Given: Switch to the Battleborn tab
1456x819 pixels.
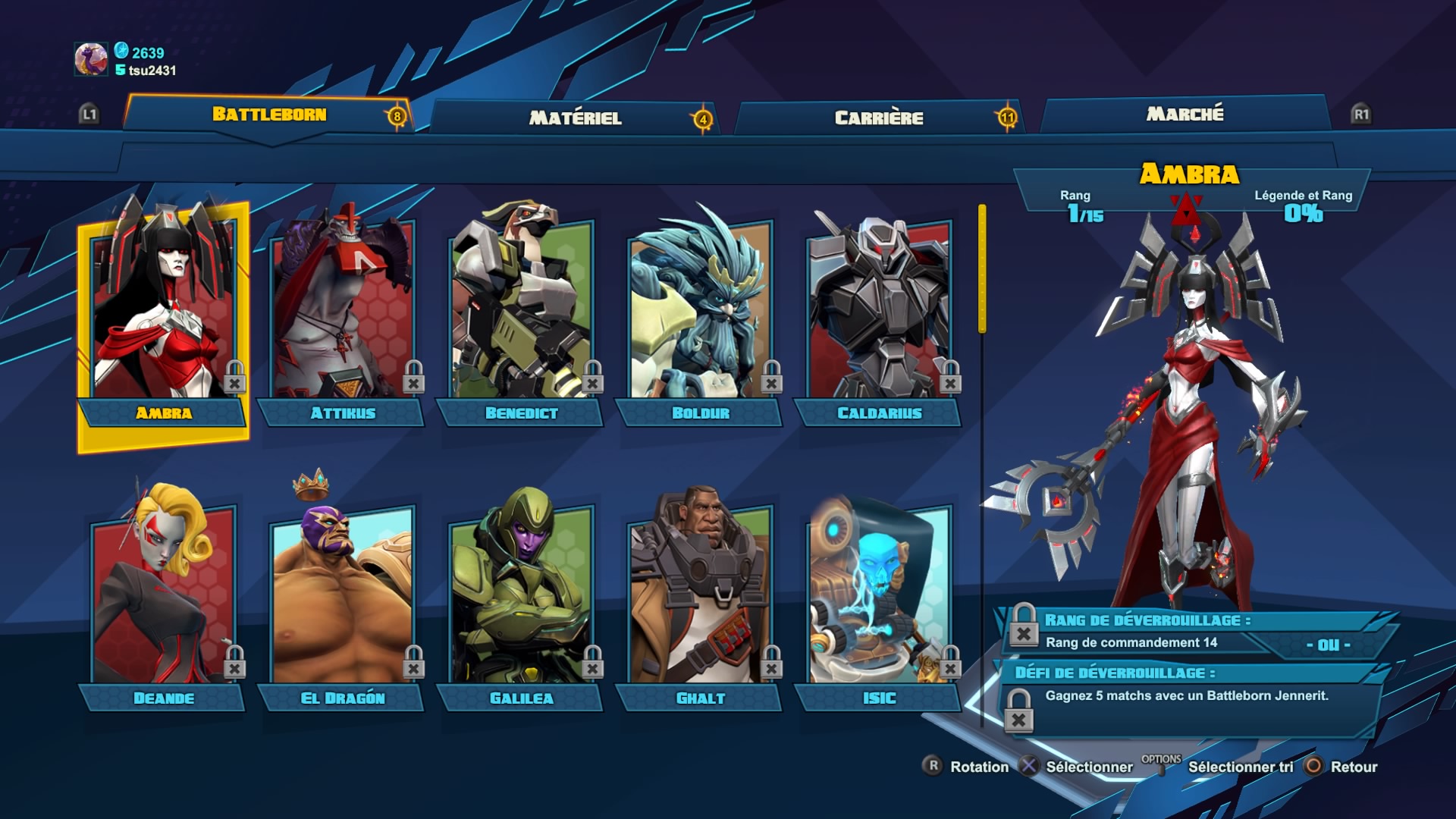Looking at the screenshot, I should (269, 115).
